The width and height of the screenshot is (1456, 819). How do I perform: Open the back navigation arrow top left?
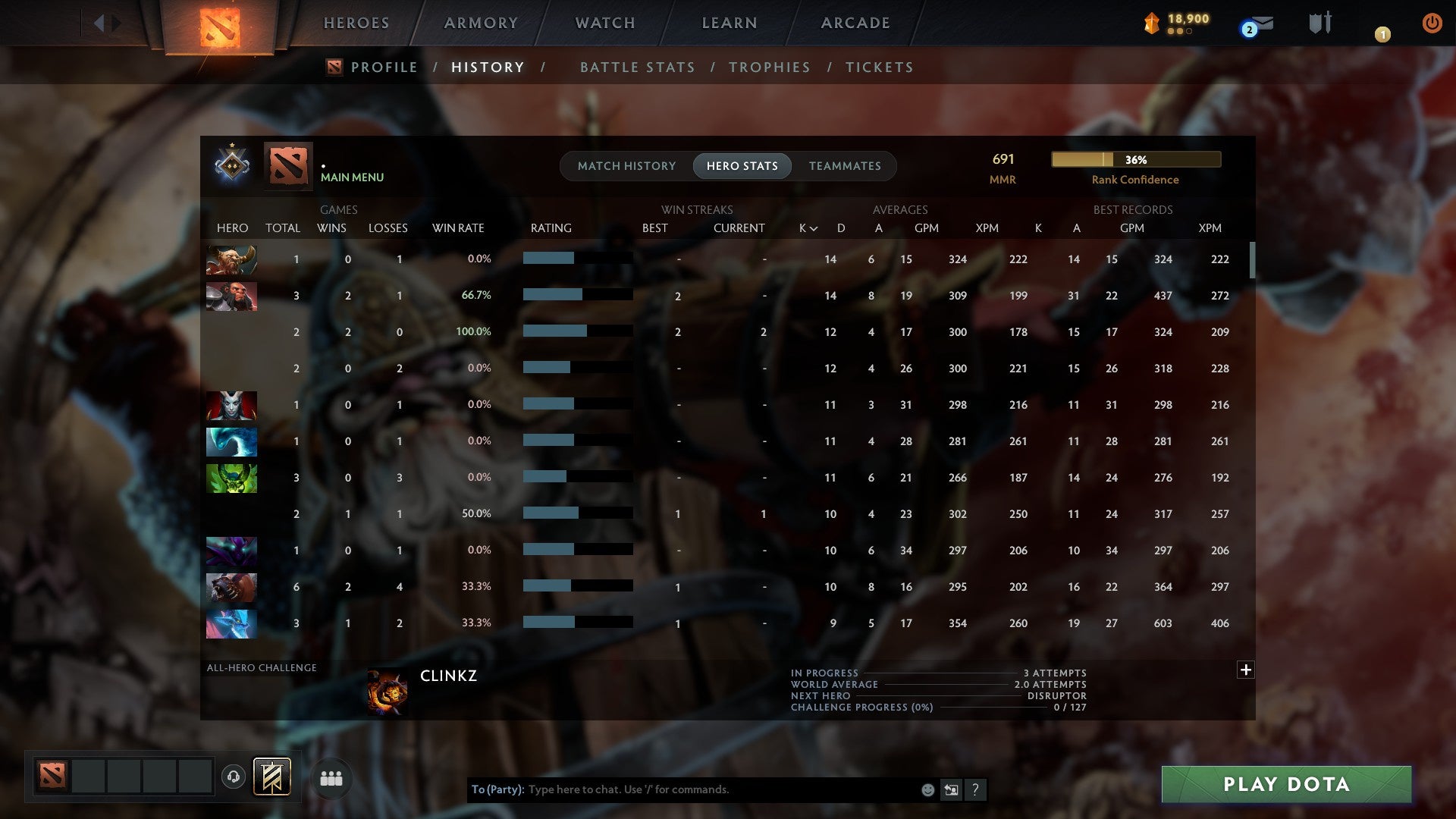[x=99, y=21]
